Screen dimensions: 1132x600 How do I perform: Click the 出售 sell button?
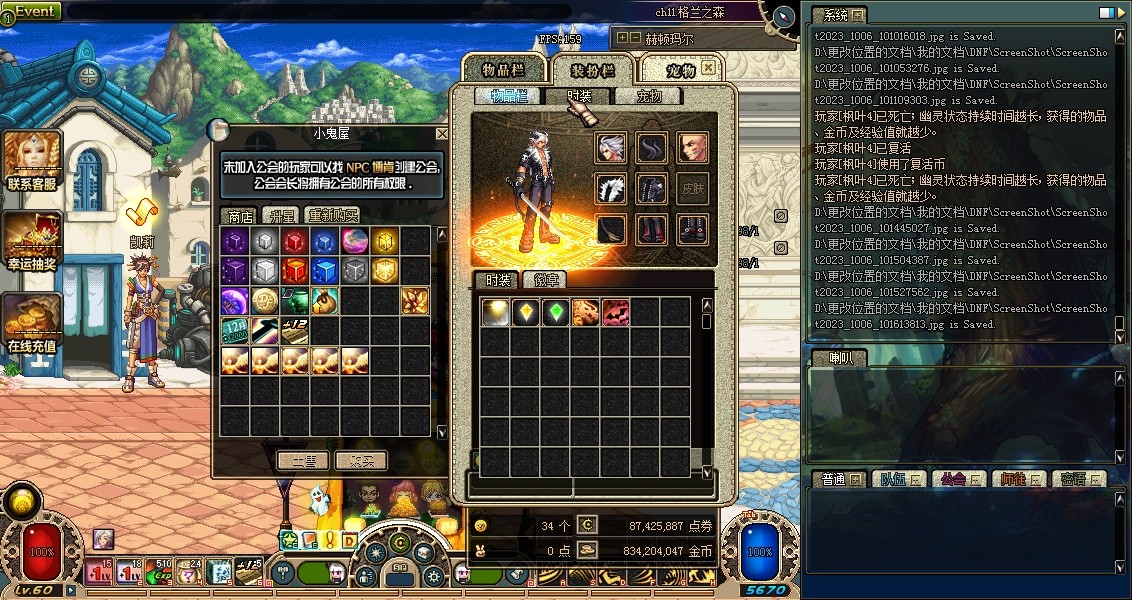302,461
